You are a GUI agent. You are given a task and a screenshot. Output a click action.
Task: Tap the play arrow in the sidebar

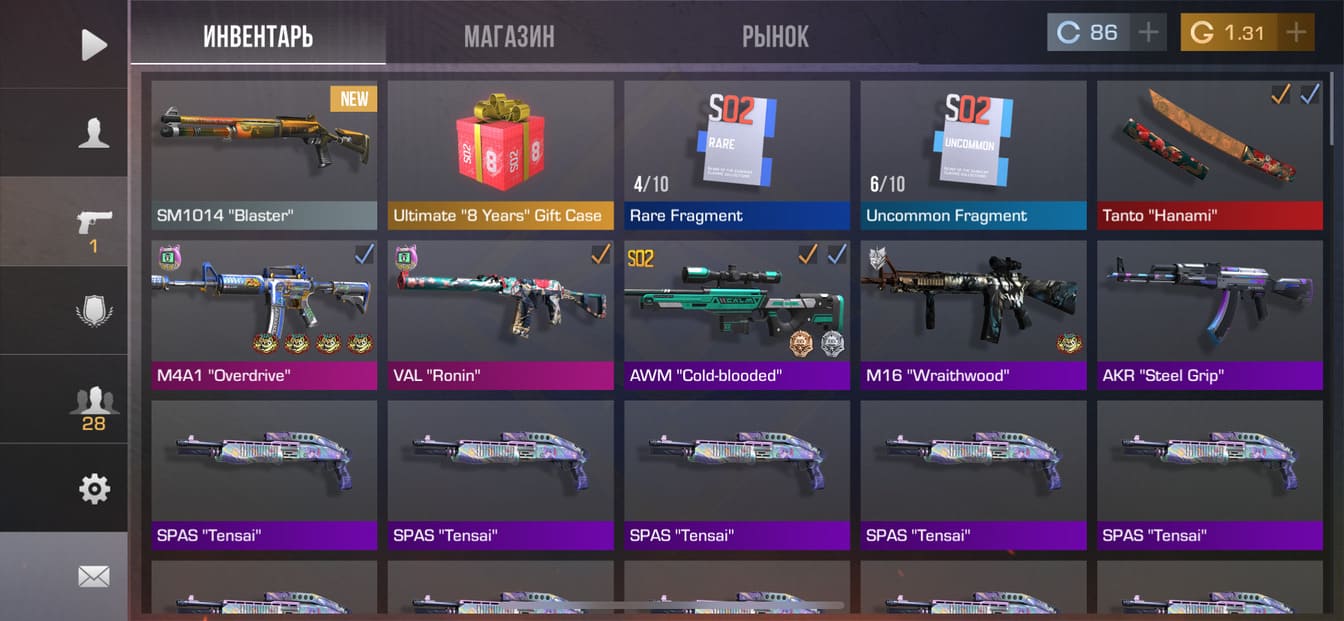tap(93, 44)
